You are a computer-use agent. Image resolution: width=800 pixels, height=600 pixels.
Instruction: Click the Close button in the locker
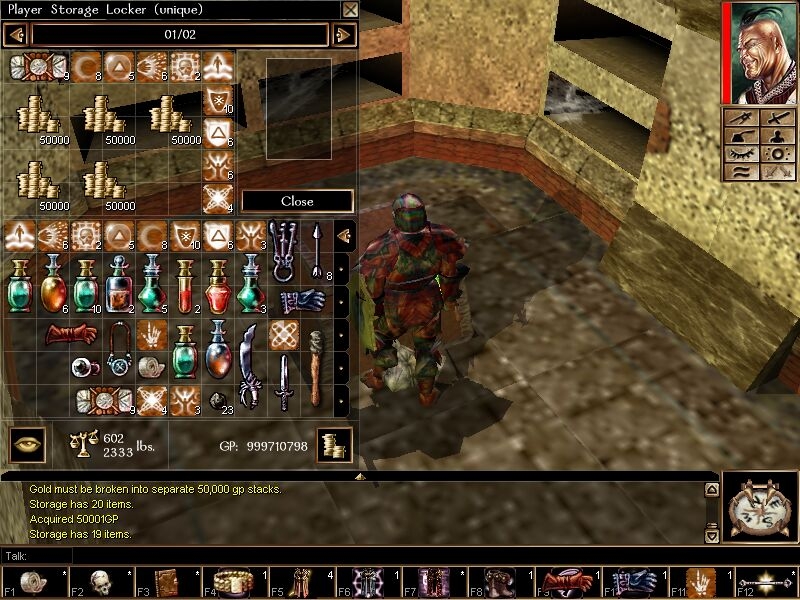pyautogui.click(x=297, y=201)
